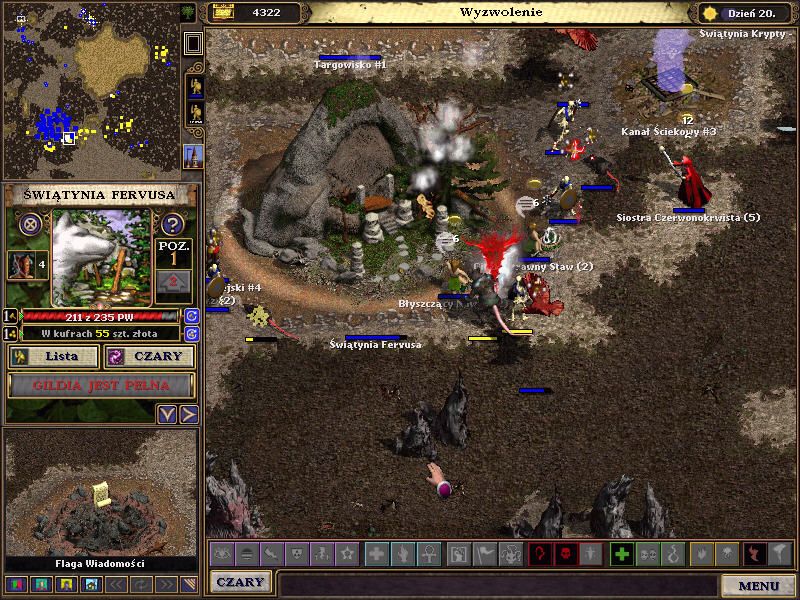The height and width of the screenshot is (600, 800).
Task: Close the Świątynia Fervusa panel
Action: click(30, 224)
